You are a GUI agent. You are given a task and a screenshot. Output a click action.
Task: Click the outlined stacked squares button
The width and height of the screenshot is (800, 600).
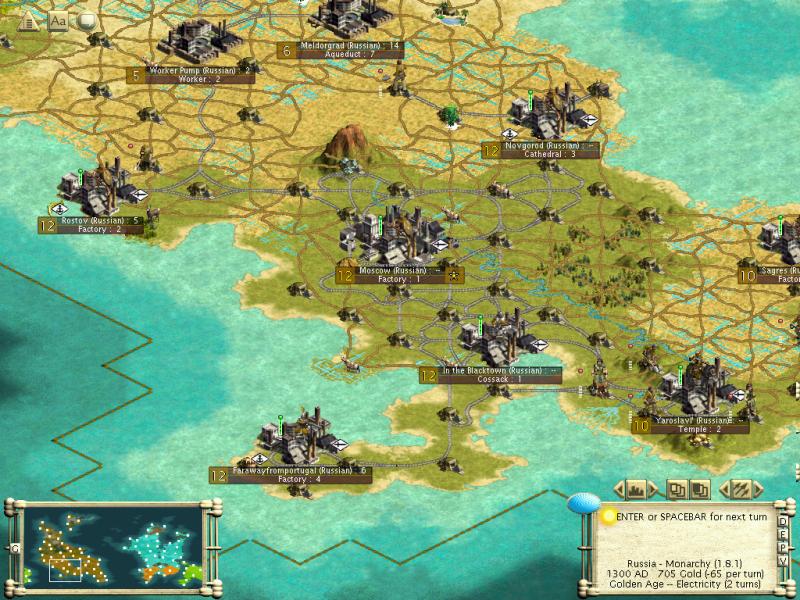(x=678, y=490)
